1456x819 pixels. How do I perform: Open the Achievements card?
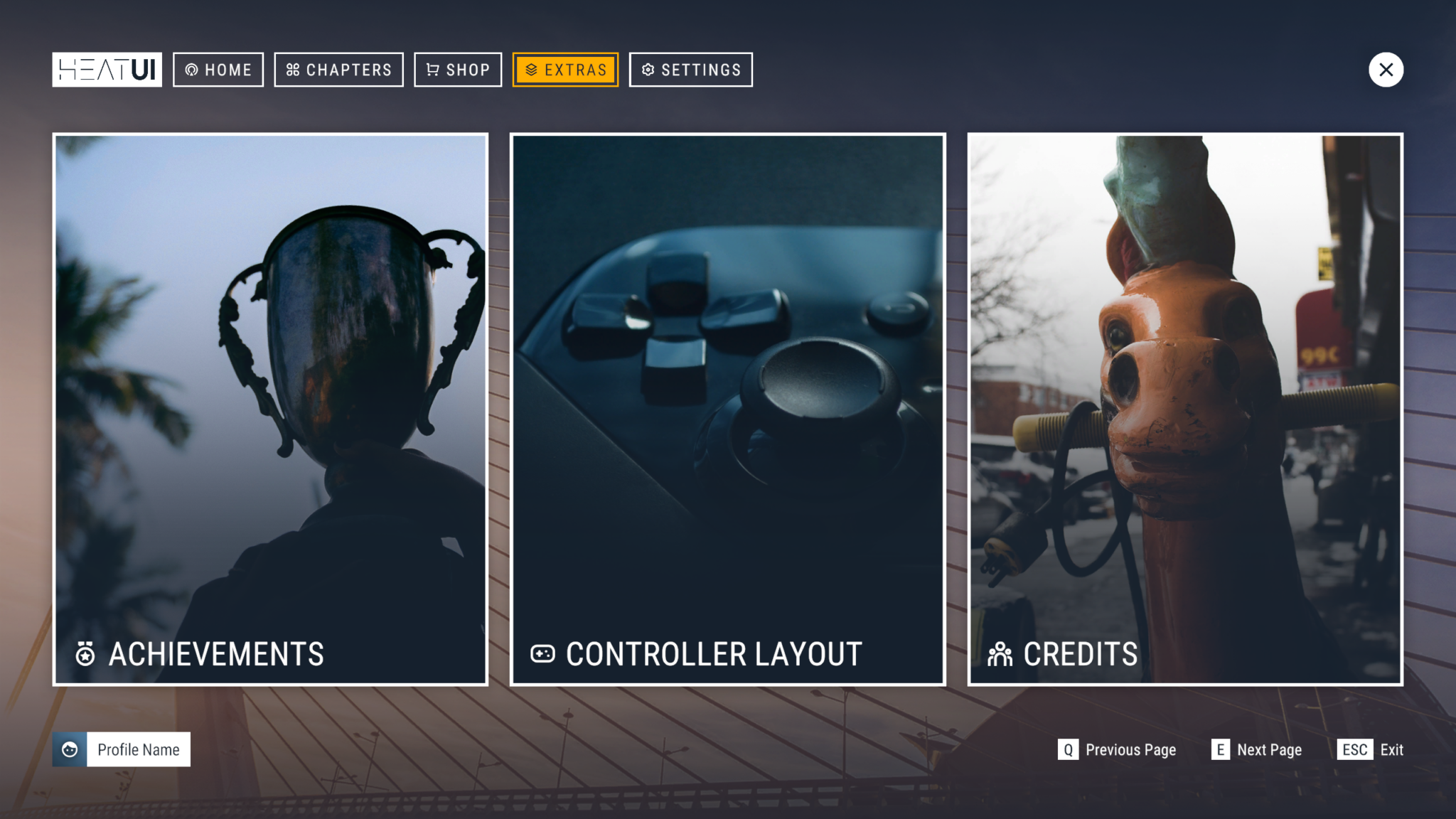[x=272, y=409]
